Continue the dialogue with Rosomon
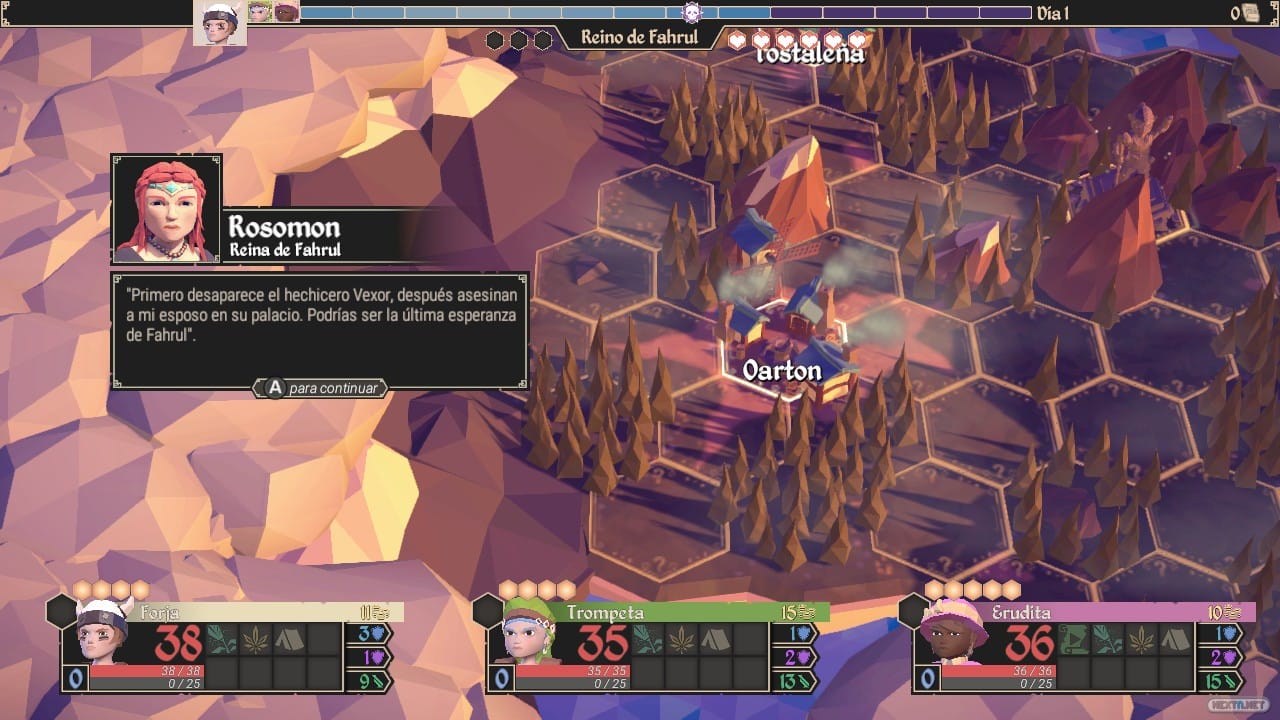1280x720 pixels. (321, 388)
